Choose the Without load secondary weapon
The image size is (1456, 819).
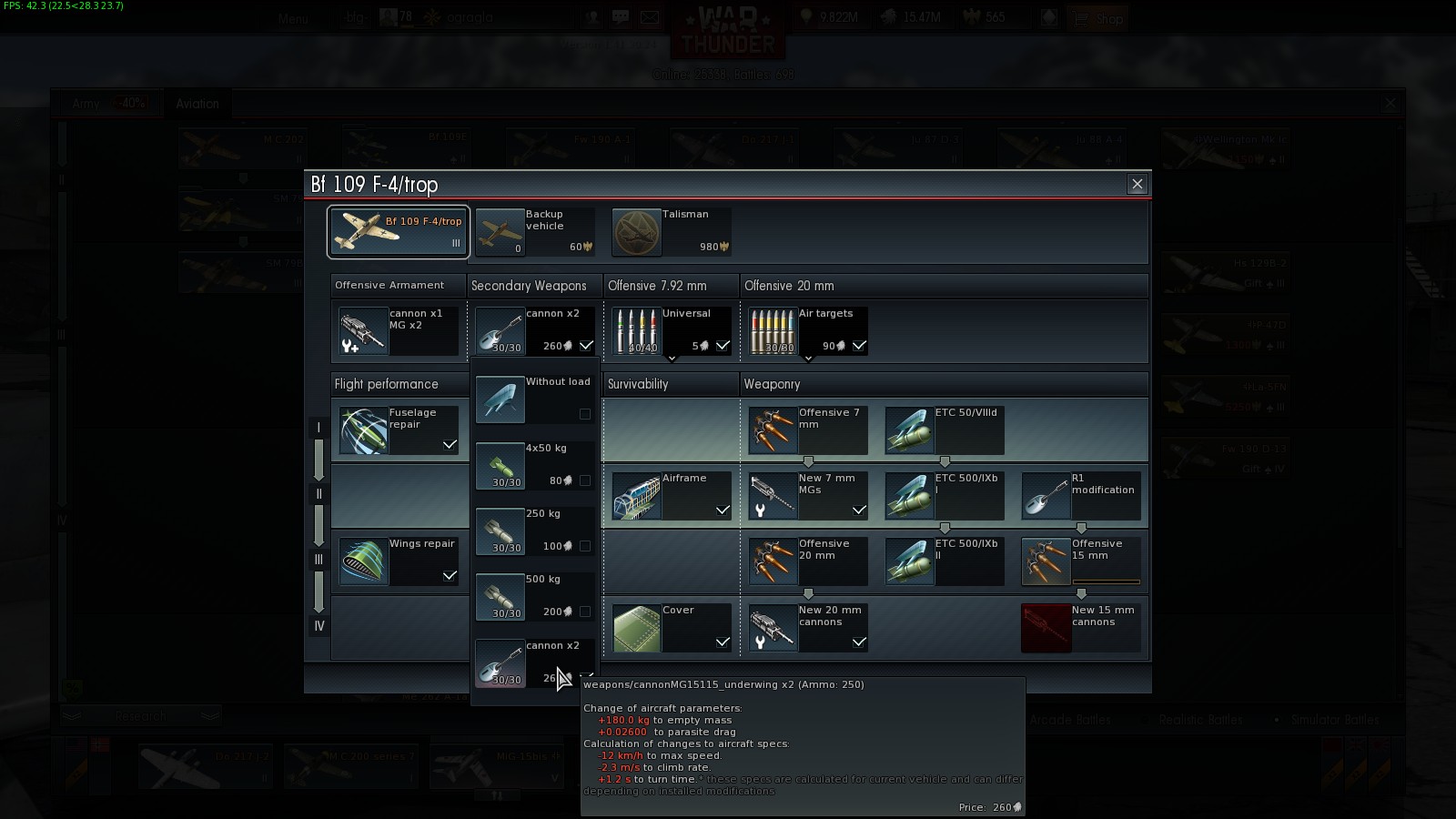tap(534, 399)
